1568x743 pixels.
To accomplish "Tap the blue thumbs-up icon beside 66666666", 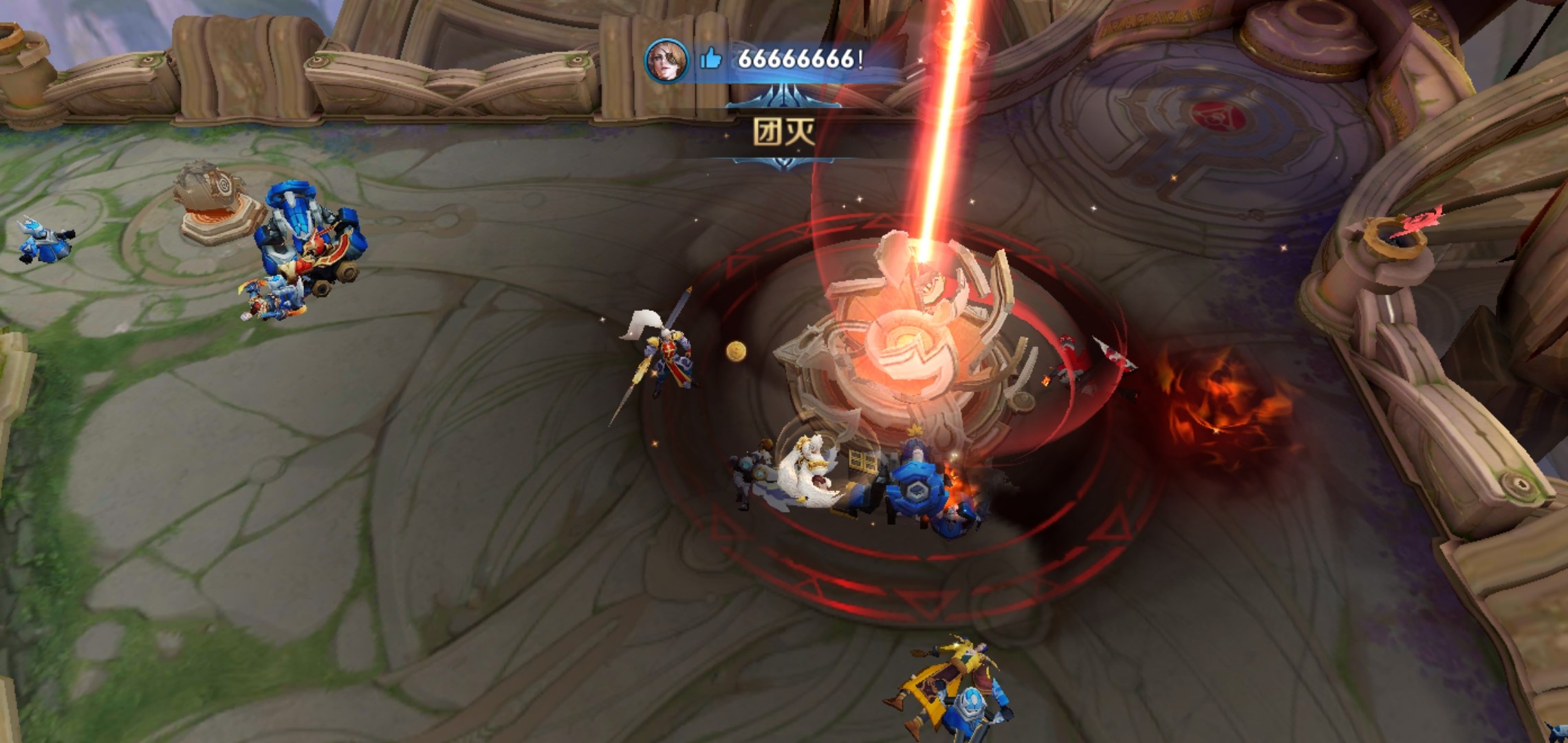I will pyautogui.click(x=711, y=59).
